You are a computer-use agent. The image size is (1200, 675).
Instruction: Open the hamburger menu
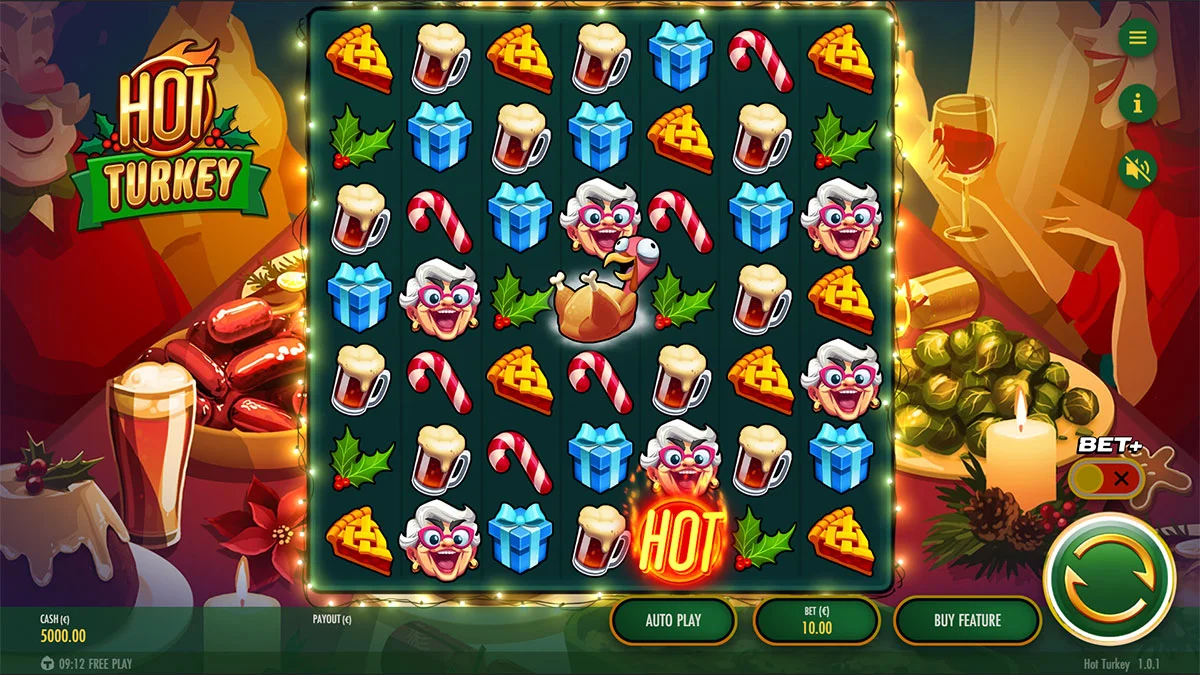tap(1137, 39)
